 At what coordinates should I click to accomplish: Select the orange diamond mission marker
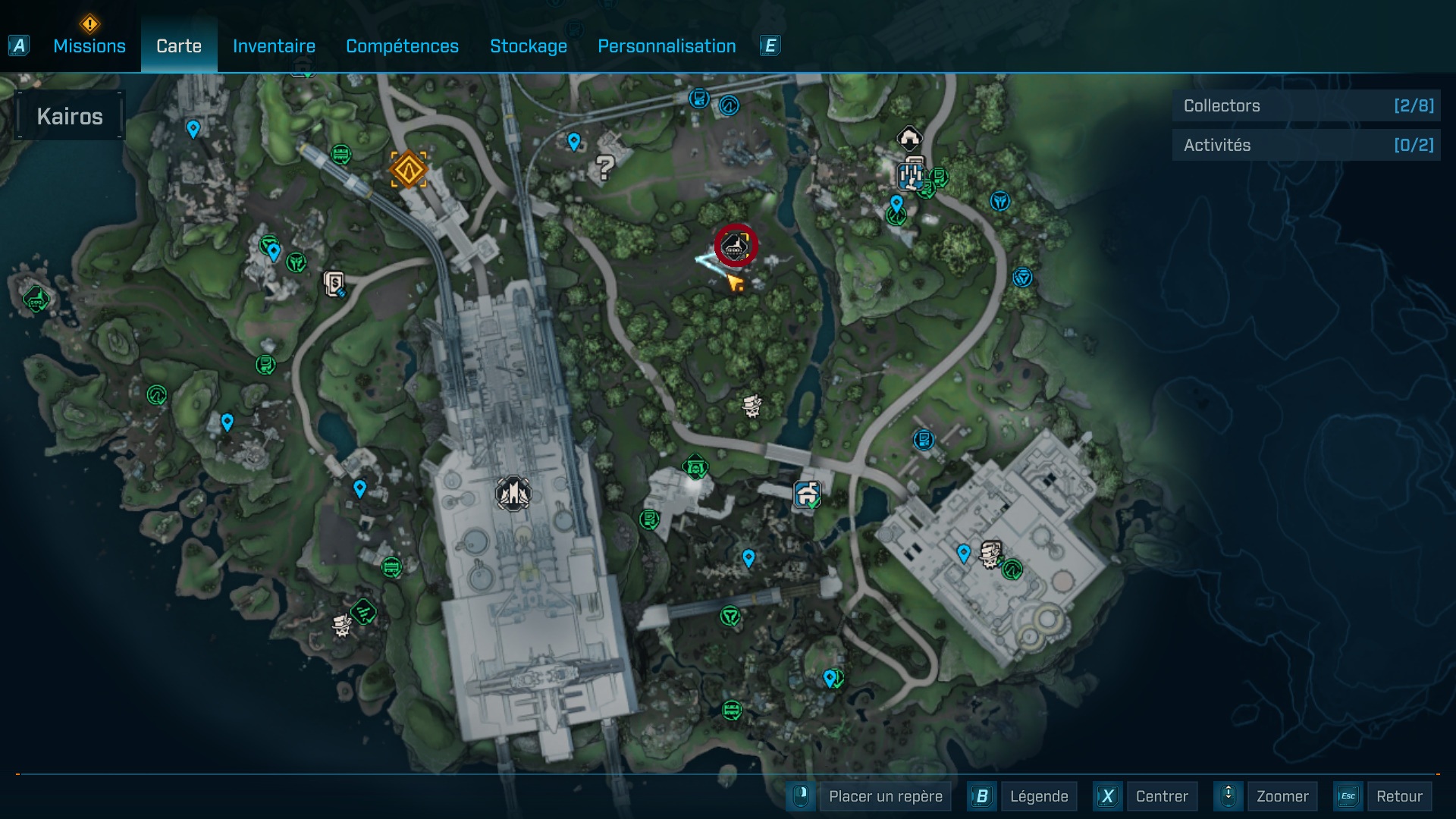(x=409, y=168)
